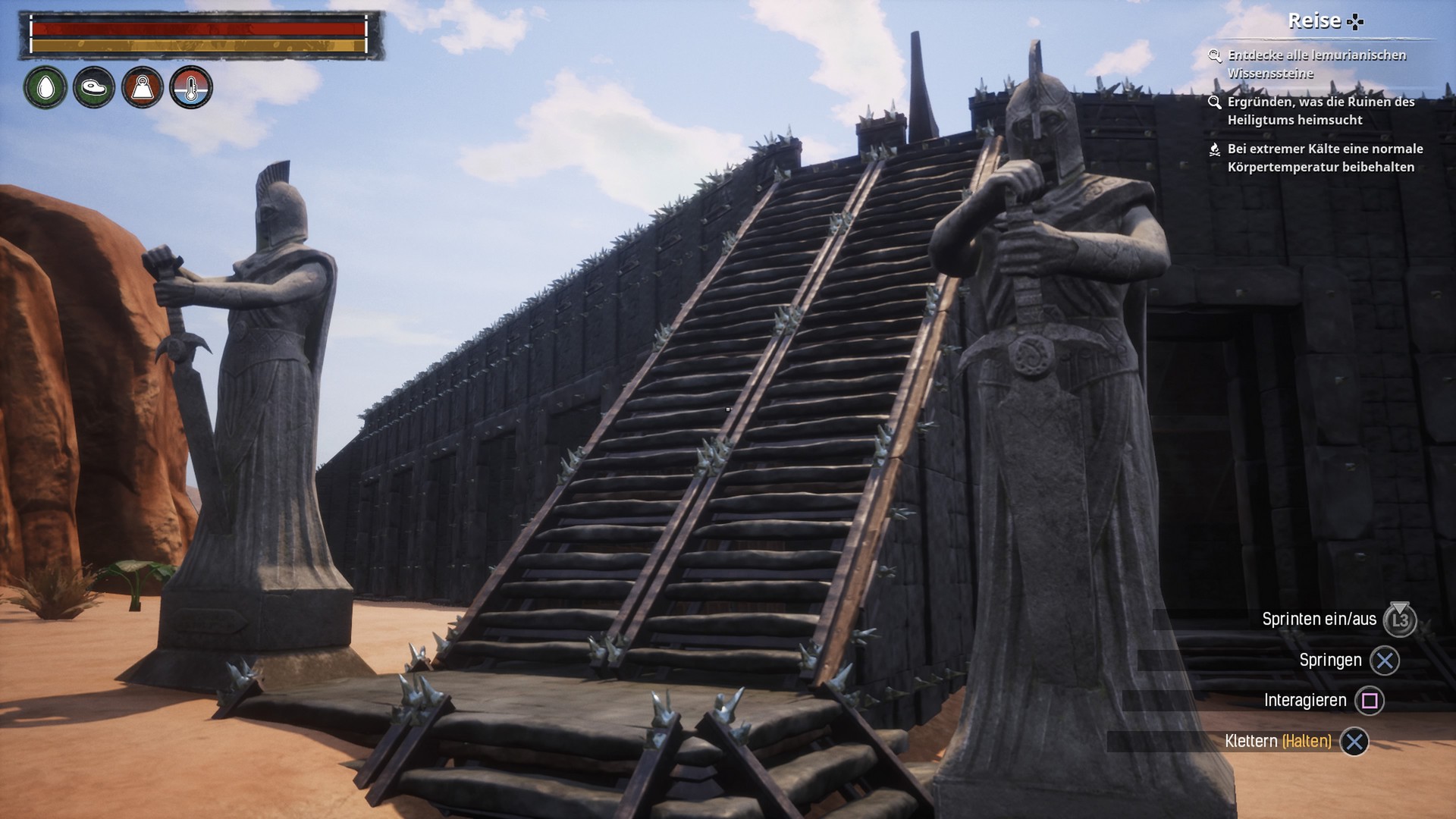The width and height of the screenshot is (1456, 819).
Task: Select the lemurianischen Wissenssteine journey objective
Action: coord(1316,64)
